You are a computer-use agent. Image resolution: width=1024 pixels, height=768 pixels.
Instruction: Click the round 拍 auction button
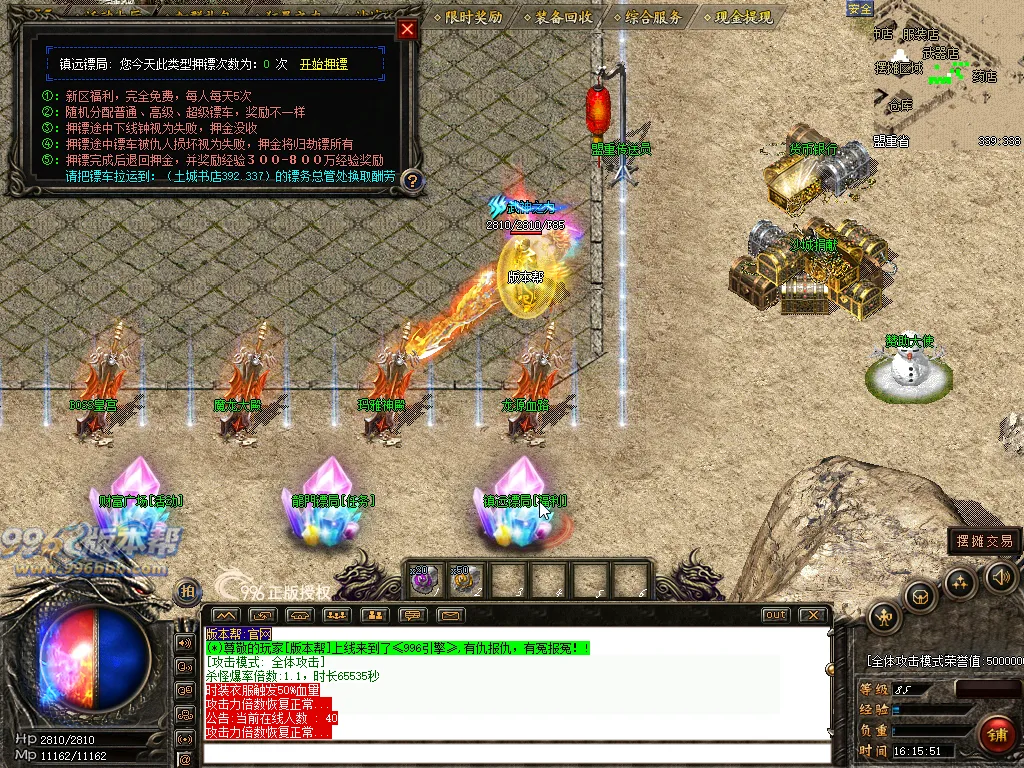(x=187, y=591)
